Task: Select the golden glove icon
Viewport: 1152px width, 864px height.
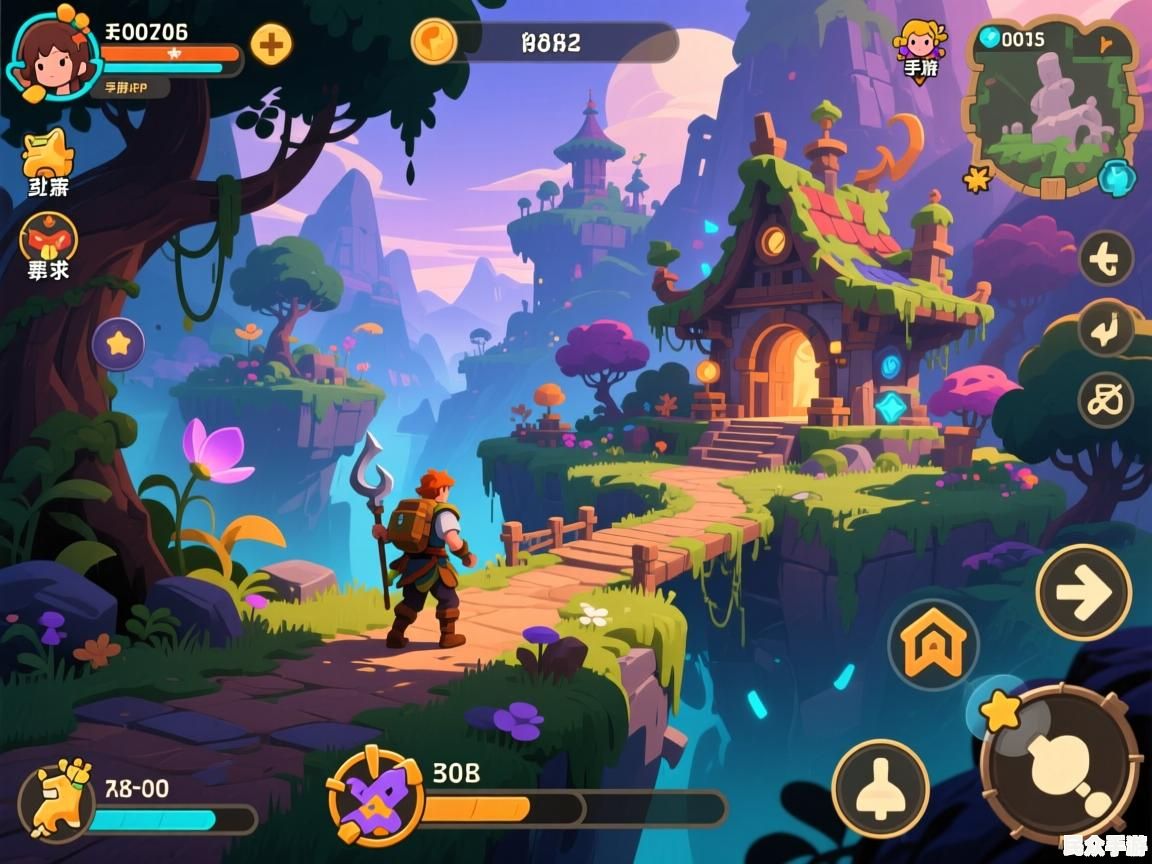Action: point(56,800)
